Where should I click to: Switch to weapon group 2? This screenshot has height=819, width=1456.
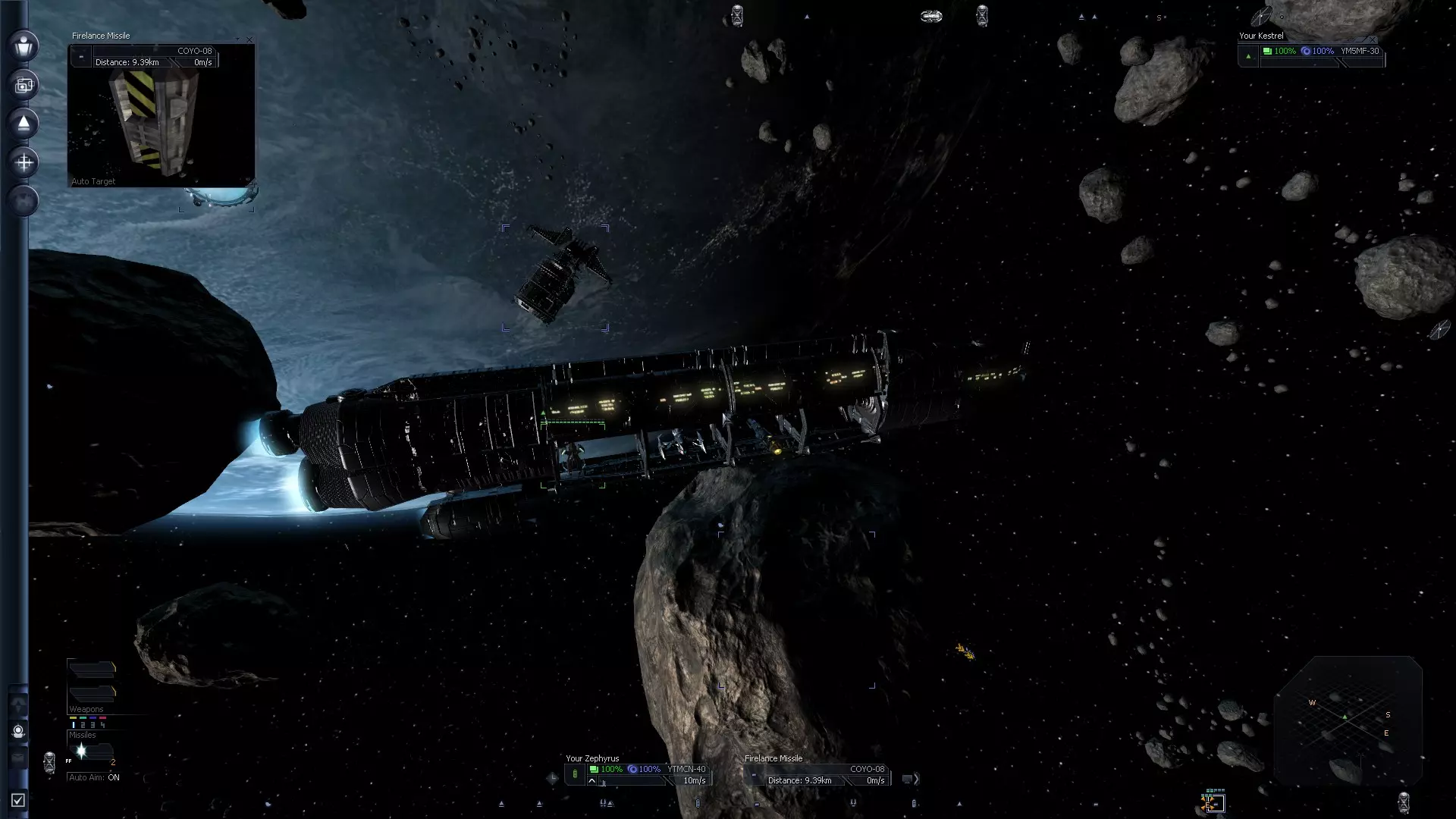[83, 725]
